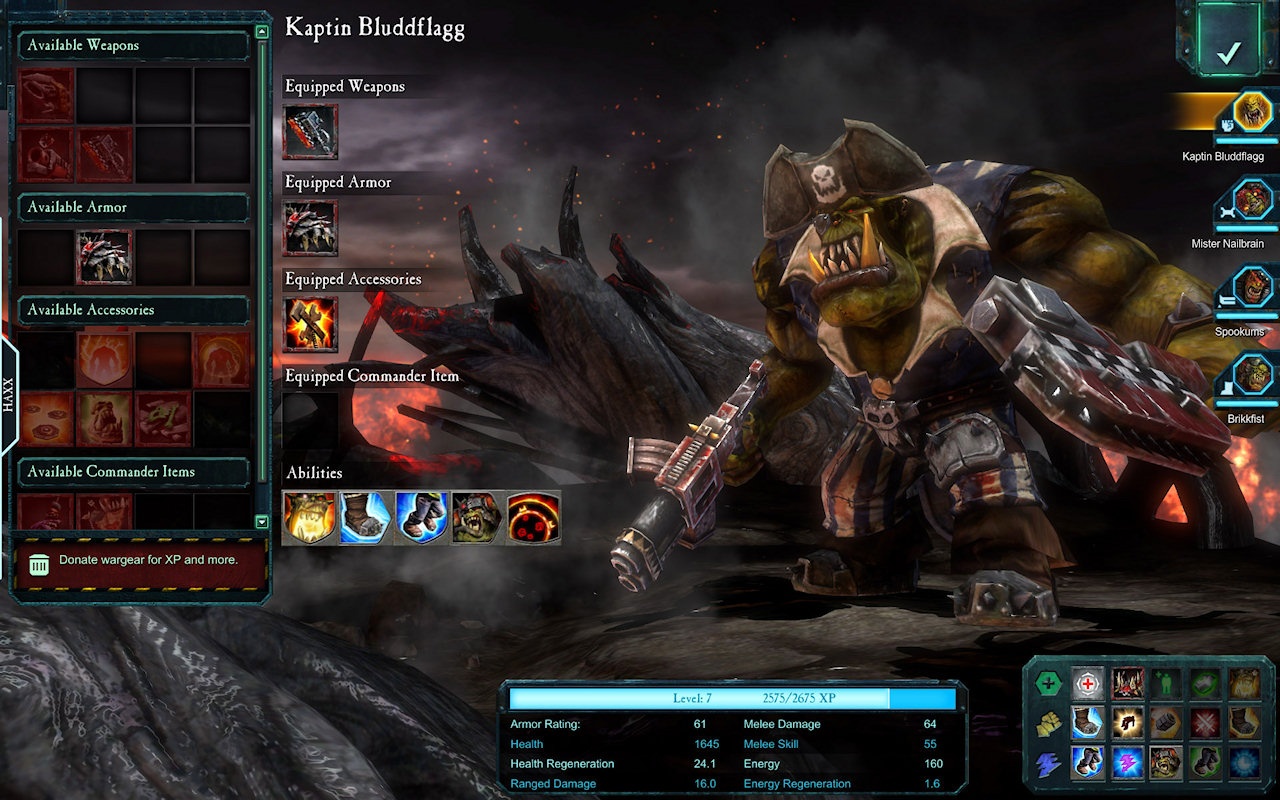Pick the spiked armor in Available Armor
The width and height of the screenshot is (1280, 800).
click(x=104, y=257)
